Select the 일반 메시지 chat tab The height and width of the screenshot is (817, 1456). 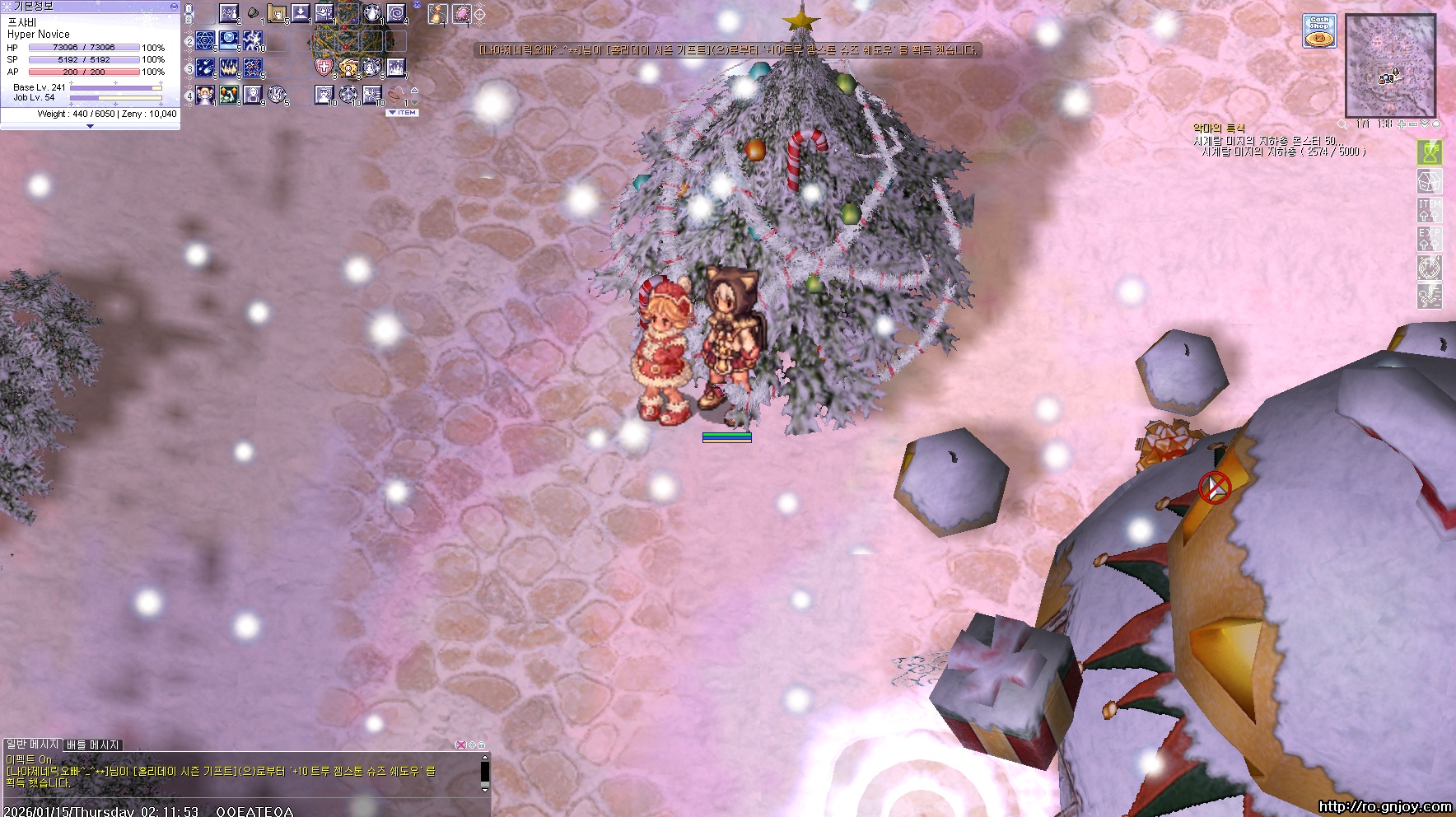33,745
